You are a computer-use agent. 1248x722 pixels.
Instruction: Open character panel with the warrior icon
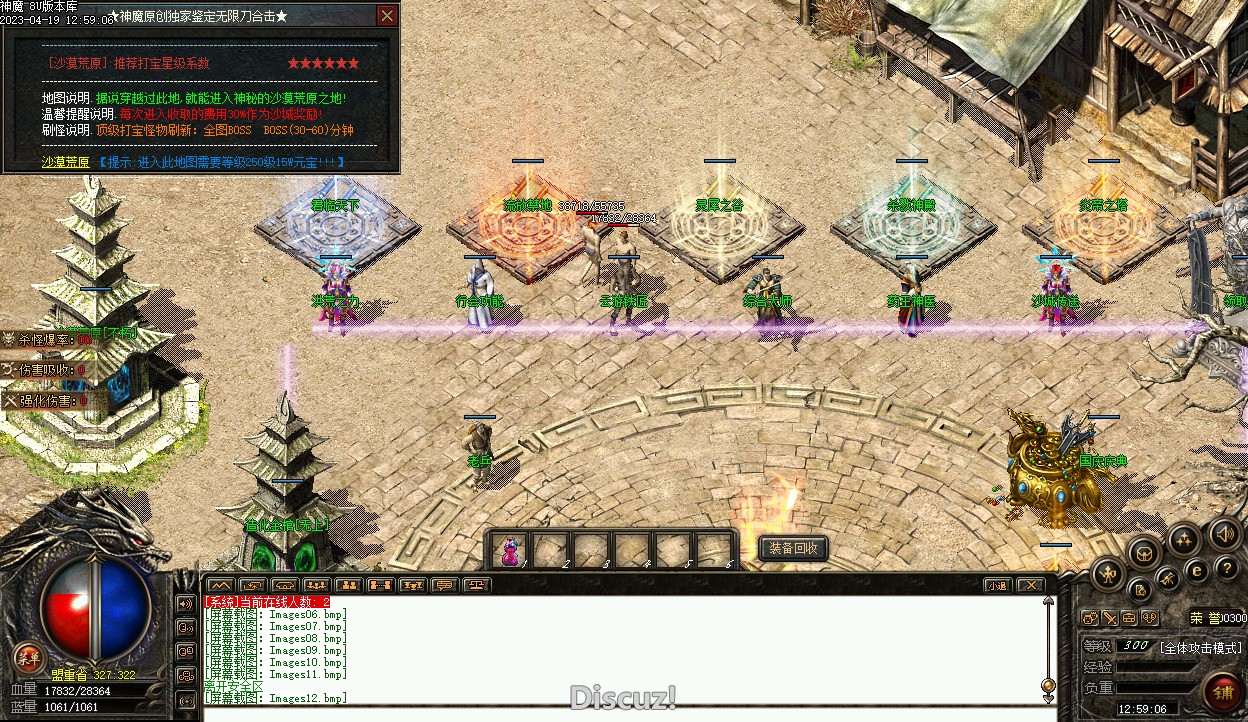tap(1109, 573)
